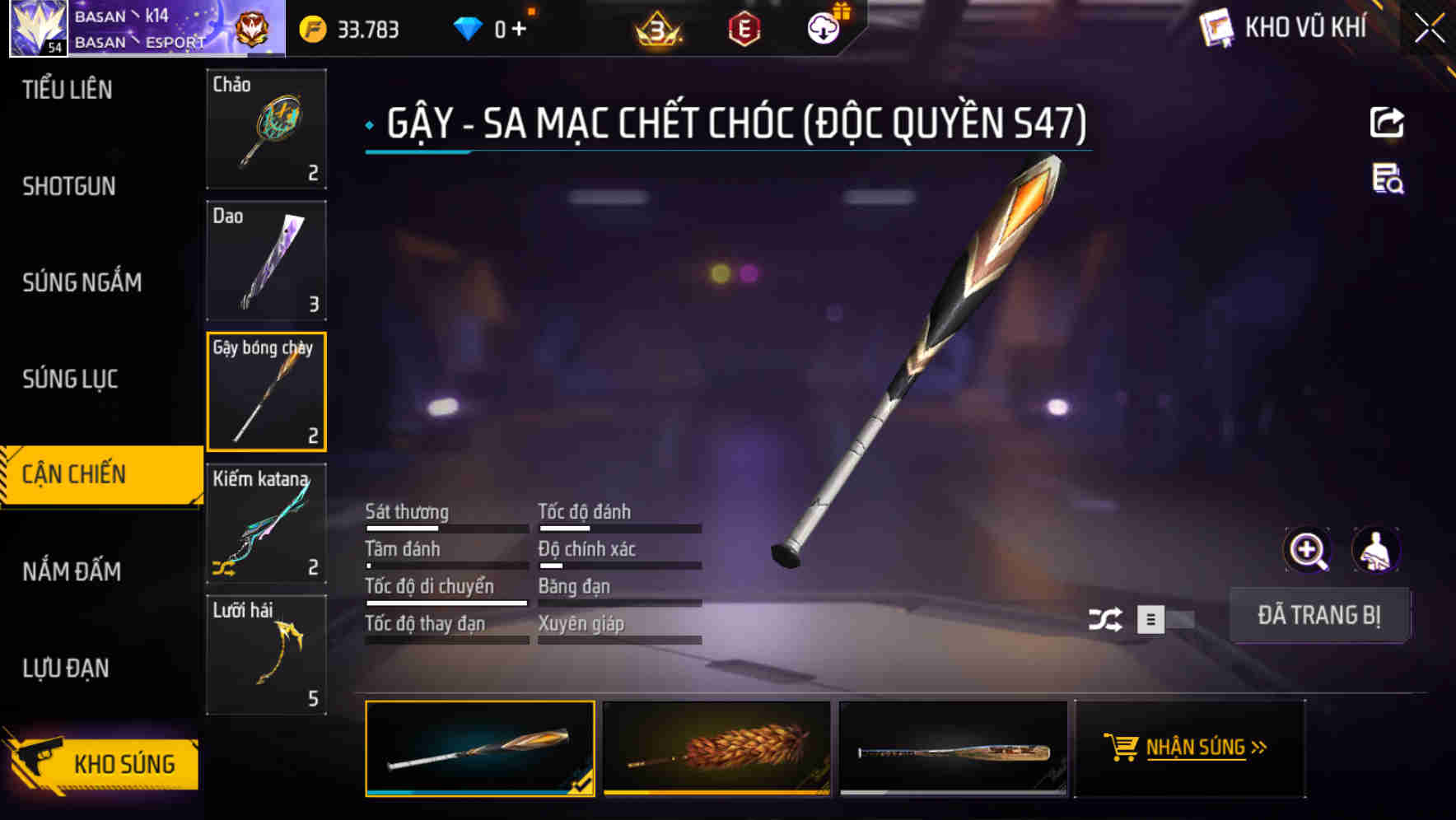Open the magnifier zoom preview icon
This screenshot has height=820, width=1456.
[1306, 550]
